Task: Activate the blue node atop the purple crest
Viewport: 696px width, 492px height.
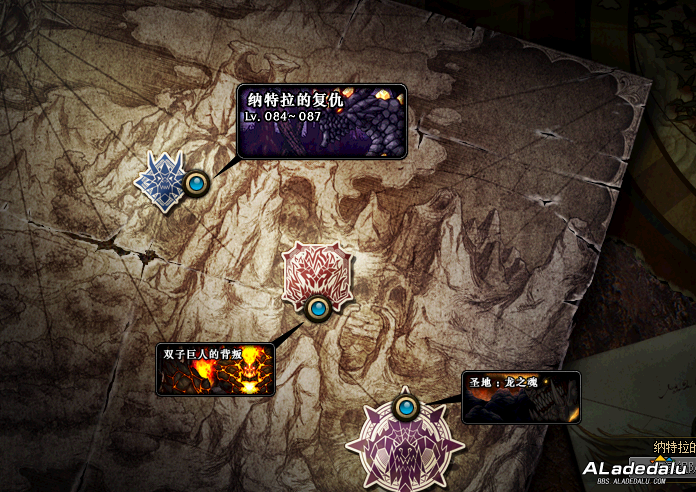Action: (405, 407)
